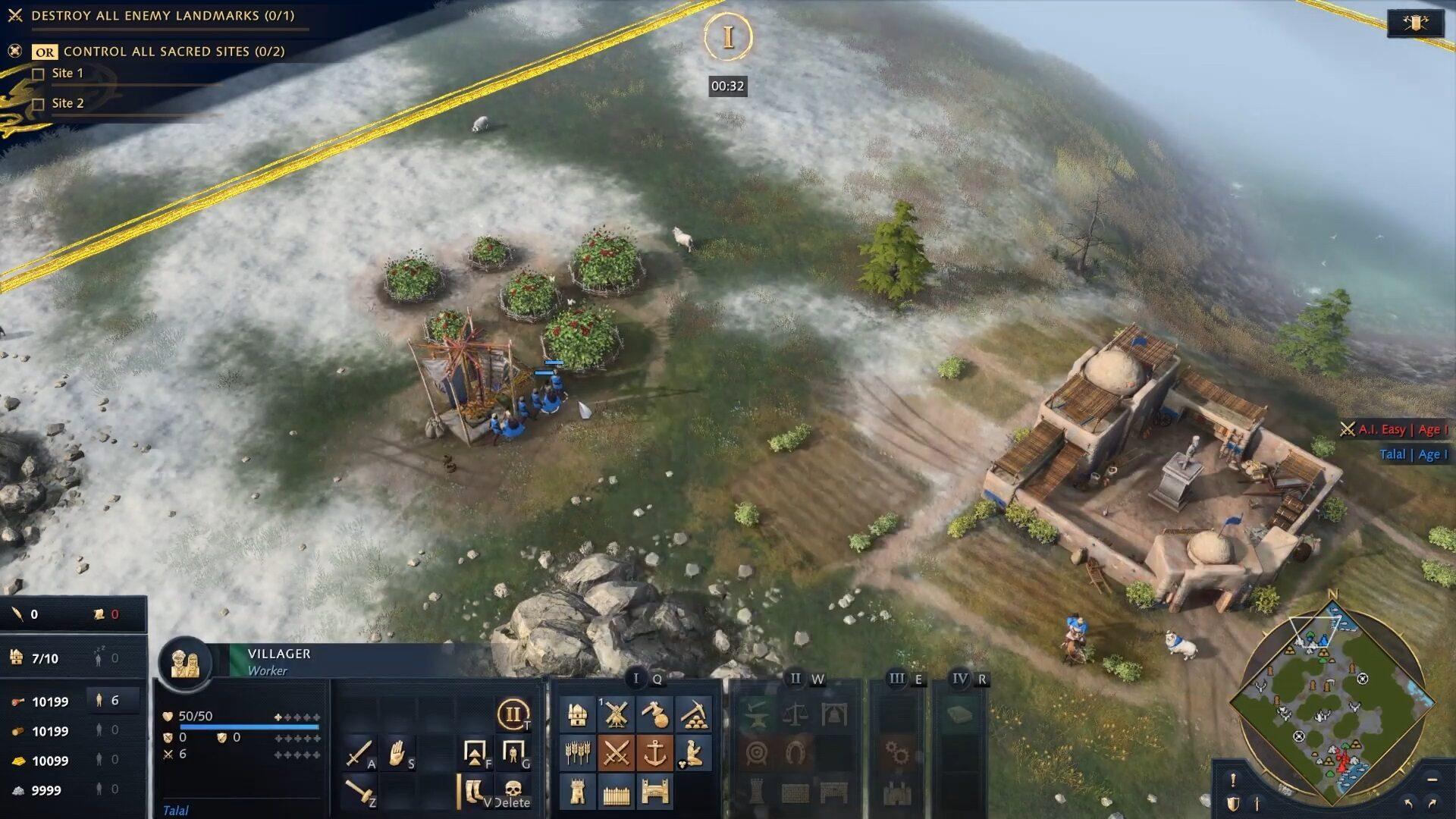Viewport: 1456px width, 819px height.
Task: Open the Age II landmark advancement button
Action: [x=513, y=714]
